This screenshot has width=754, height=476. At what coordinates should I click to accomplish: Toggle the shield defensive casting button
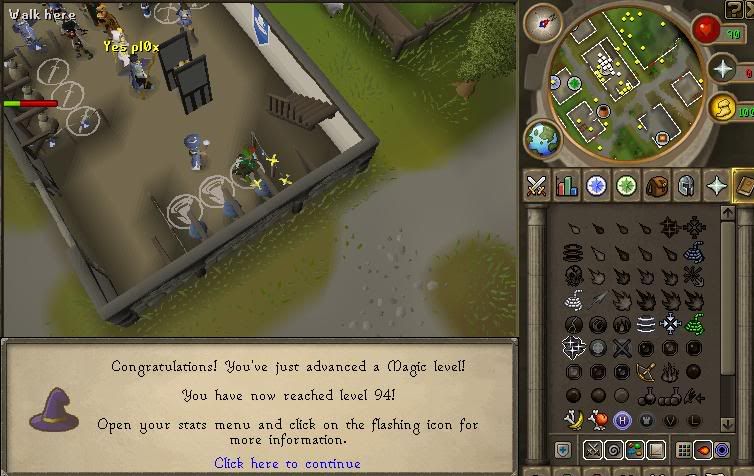point(562,451)
